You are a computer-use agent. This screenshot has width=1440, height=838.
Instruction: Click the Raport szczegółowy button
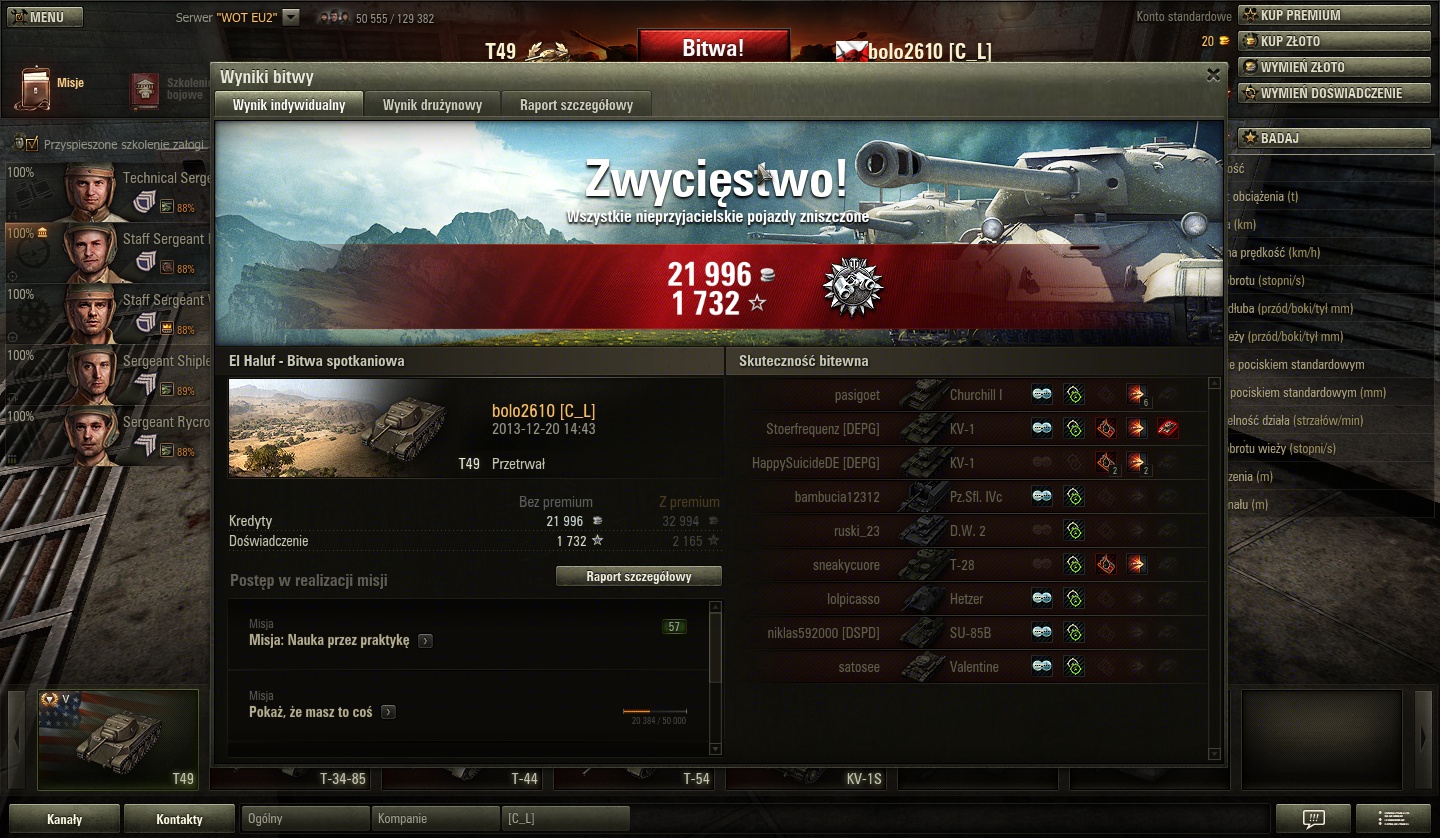[639, 576]
